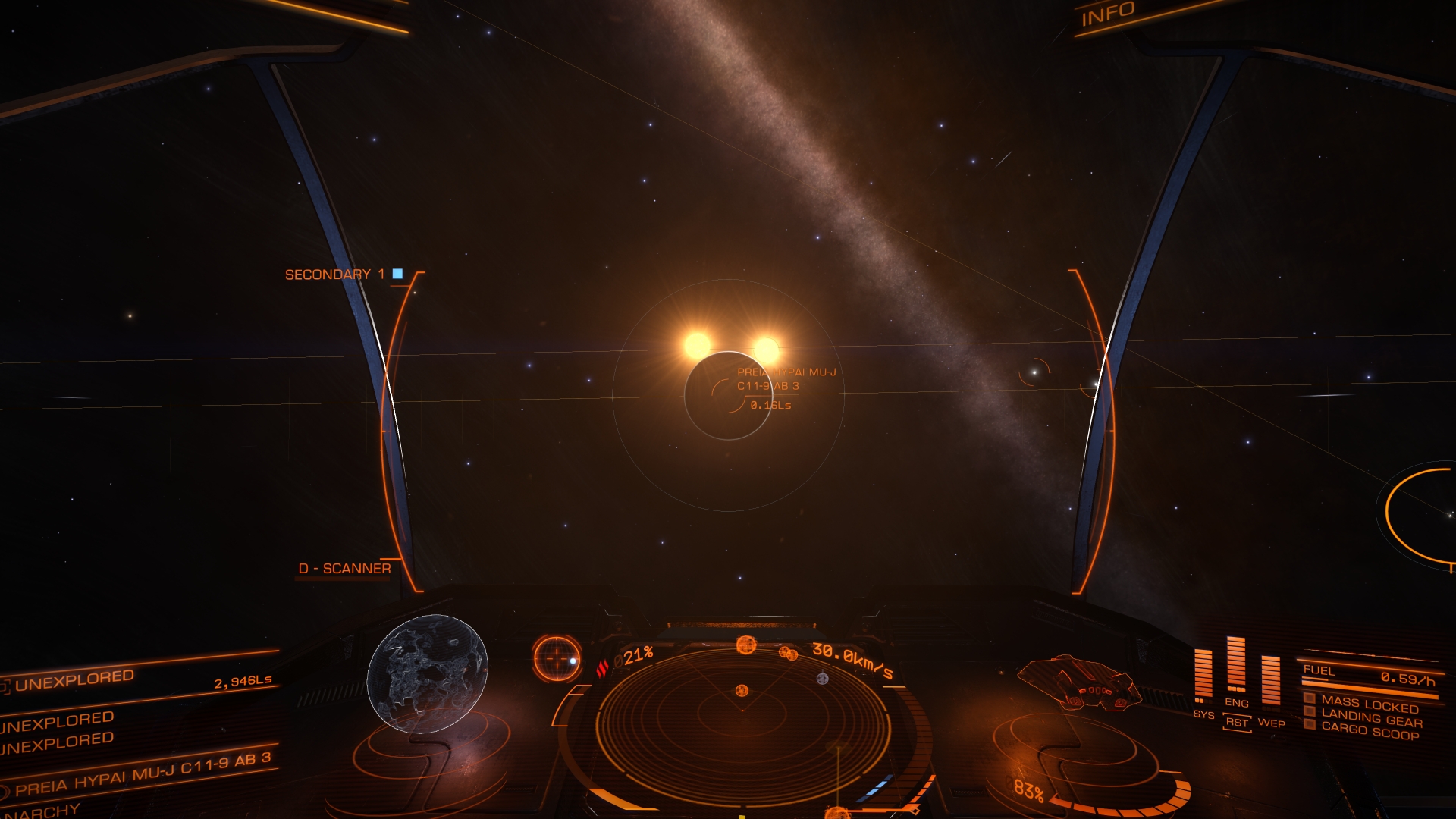Select the PREIA HYPAI MU-J target marker
The width and height of the screenshot is (1456, 819).
click(728, 395)
